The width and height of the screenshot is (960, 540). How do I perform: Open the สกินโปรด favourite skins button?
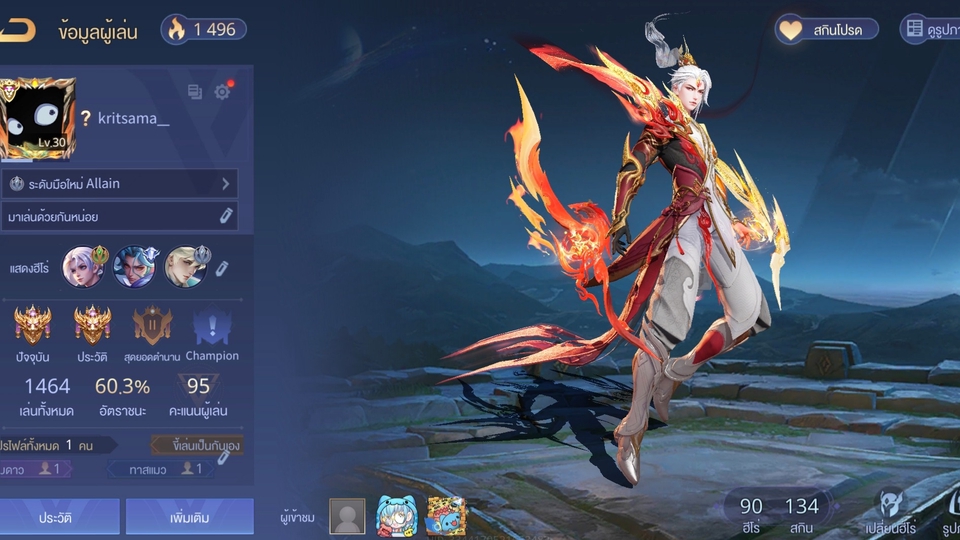point(828,30)
